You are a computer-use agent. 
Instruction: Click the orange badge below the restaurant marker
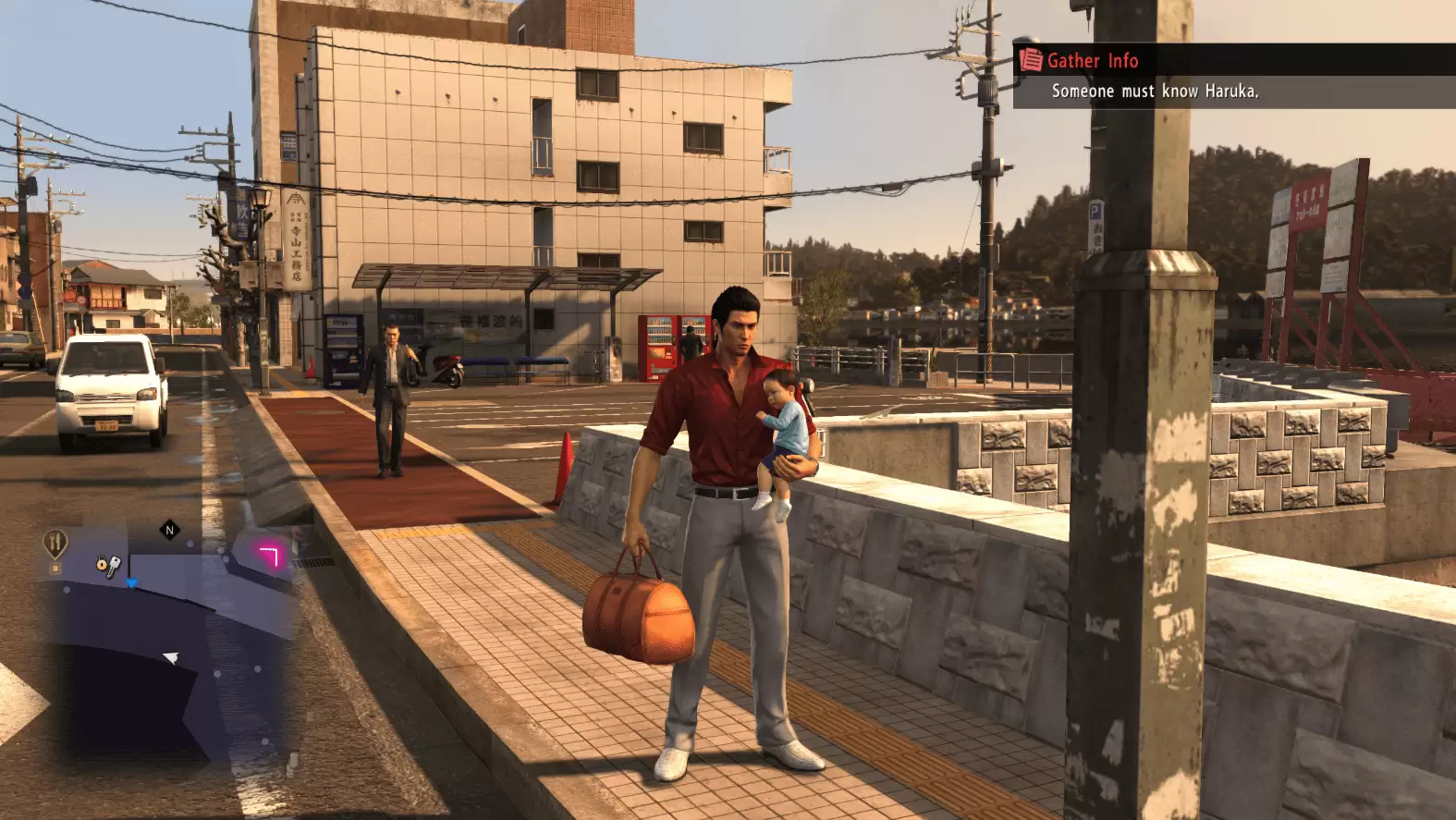55,567
